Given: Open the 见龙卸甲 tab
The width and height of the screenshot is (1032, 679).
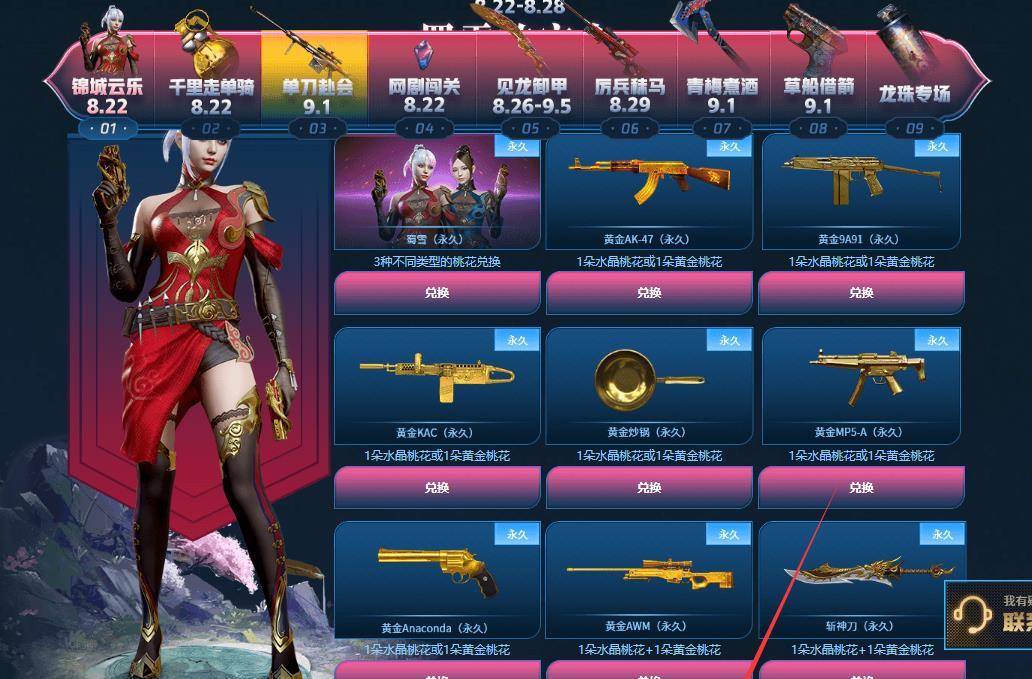Looking at the screenshot, I should (533, 94).
